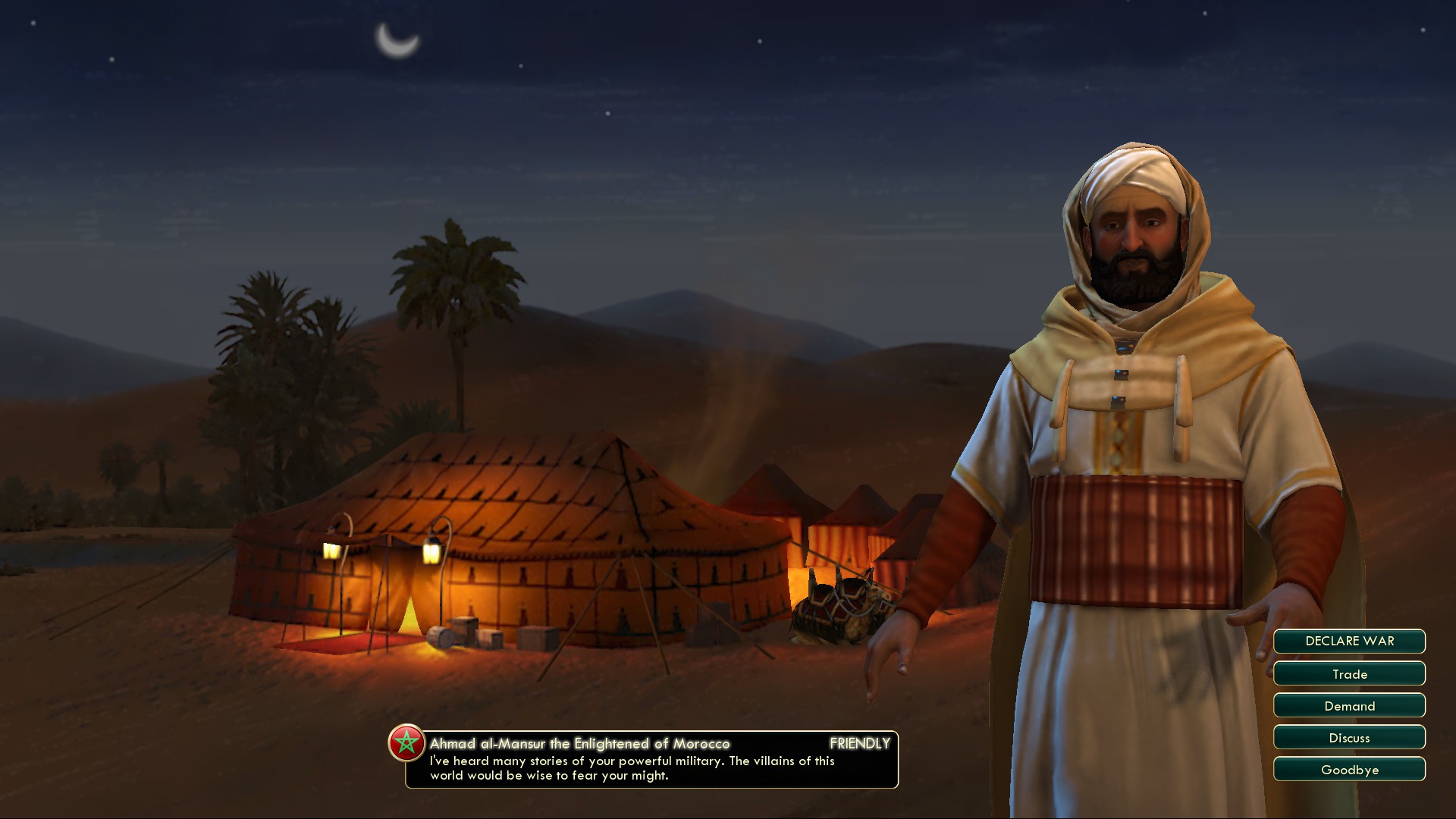Make a Demand of Morocco
Screen dimensions: 1456x819
pyautogui.click(x=1349, y=706)
